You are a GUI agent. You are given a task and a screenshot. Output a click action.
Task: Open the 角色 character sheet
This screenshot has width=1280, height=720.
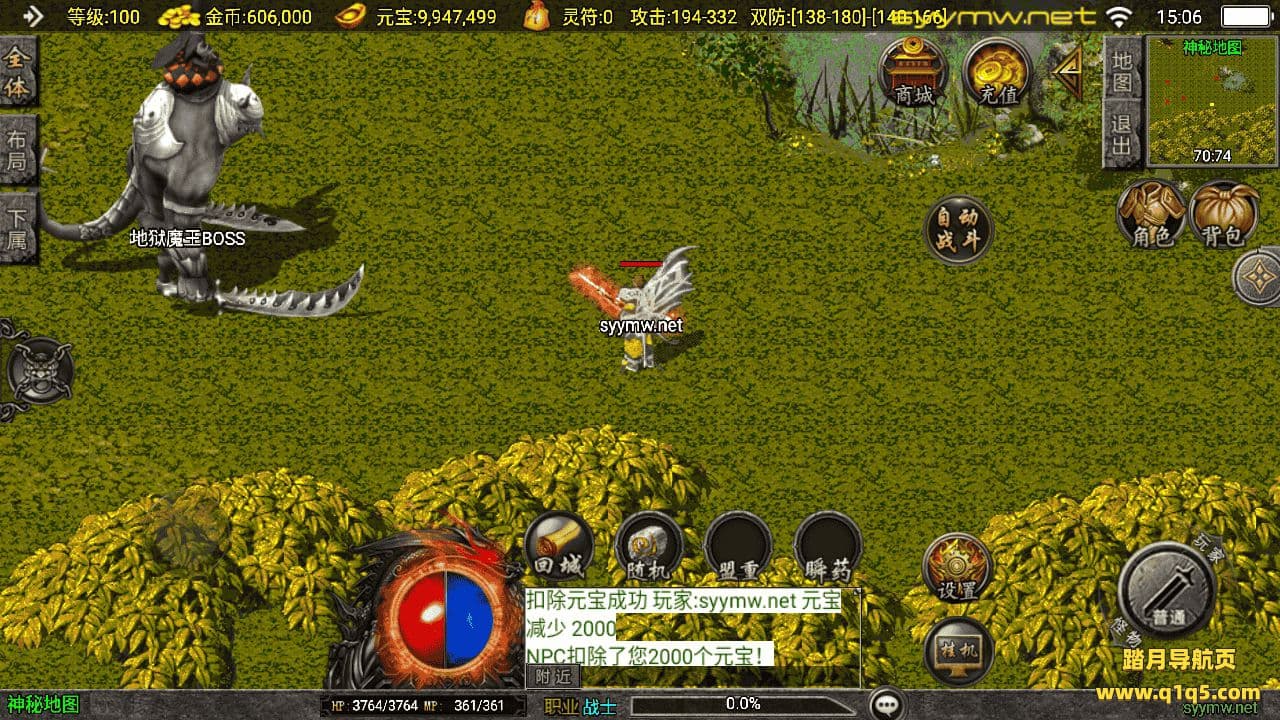tap(1151, 213)
